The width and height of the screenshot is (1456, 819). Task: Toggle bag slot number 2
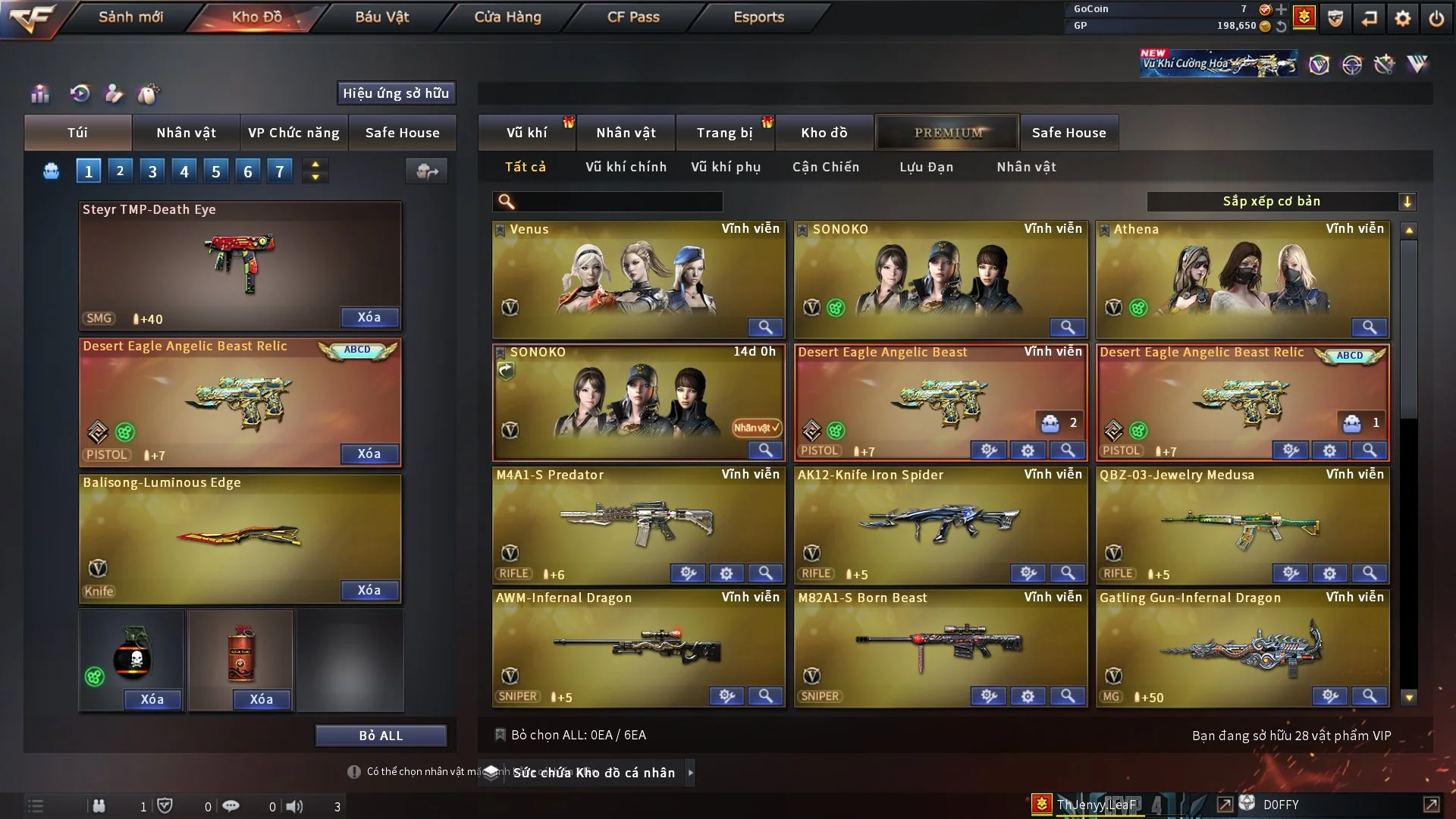(120, 171)
